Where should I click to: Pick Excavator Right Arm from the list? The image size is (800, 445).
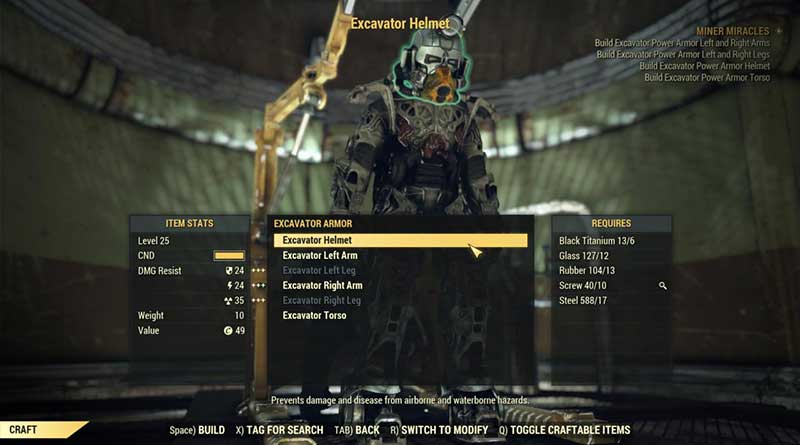[x=323, y=286]
